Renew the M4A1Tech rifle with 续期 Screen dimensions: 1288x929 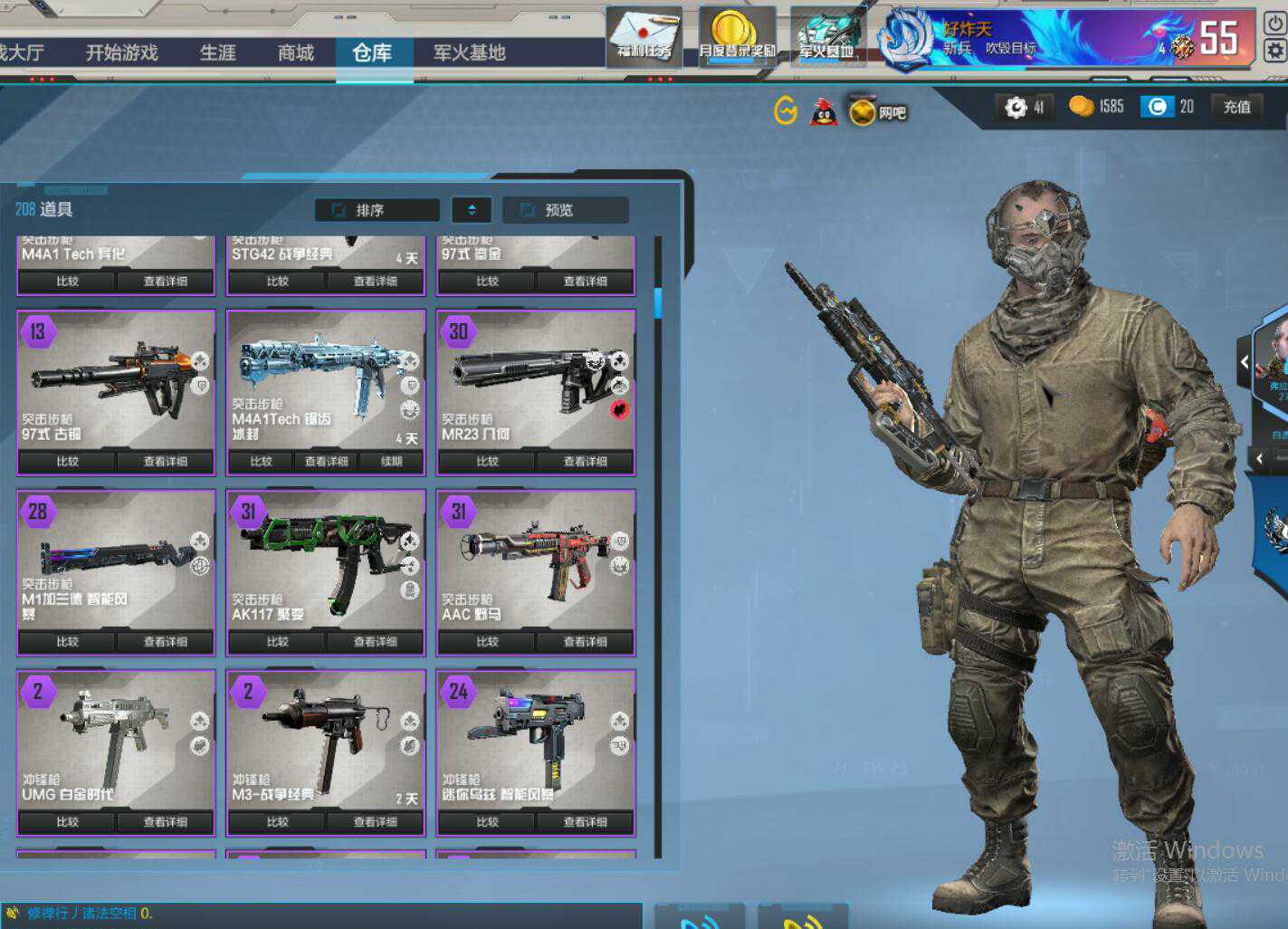point(392,462)
